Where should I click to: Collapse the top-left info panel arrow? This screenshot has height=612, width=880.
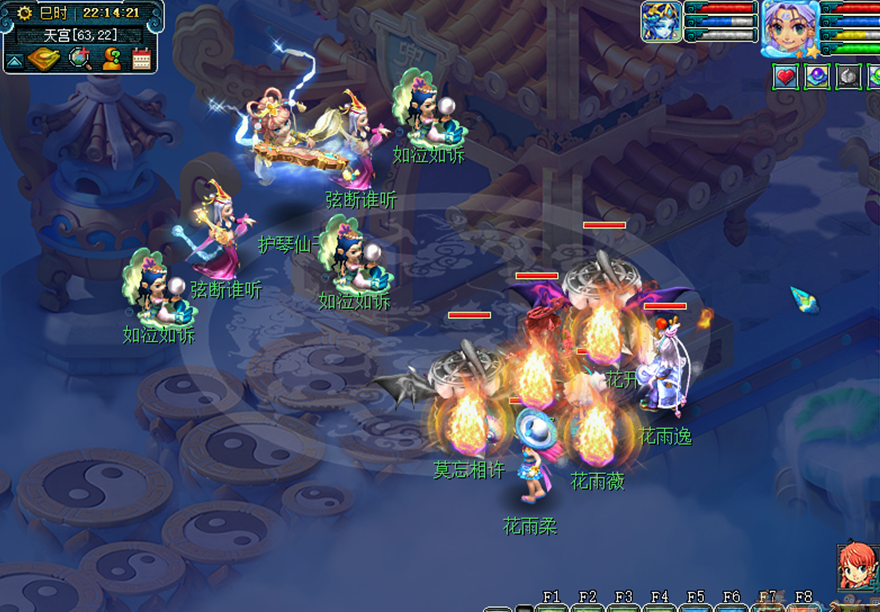14,61
